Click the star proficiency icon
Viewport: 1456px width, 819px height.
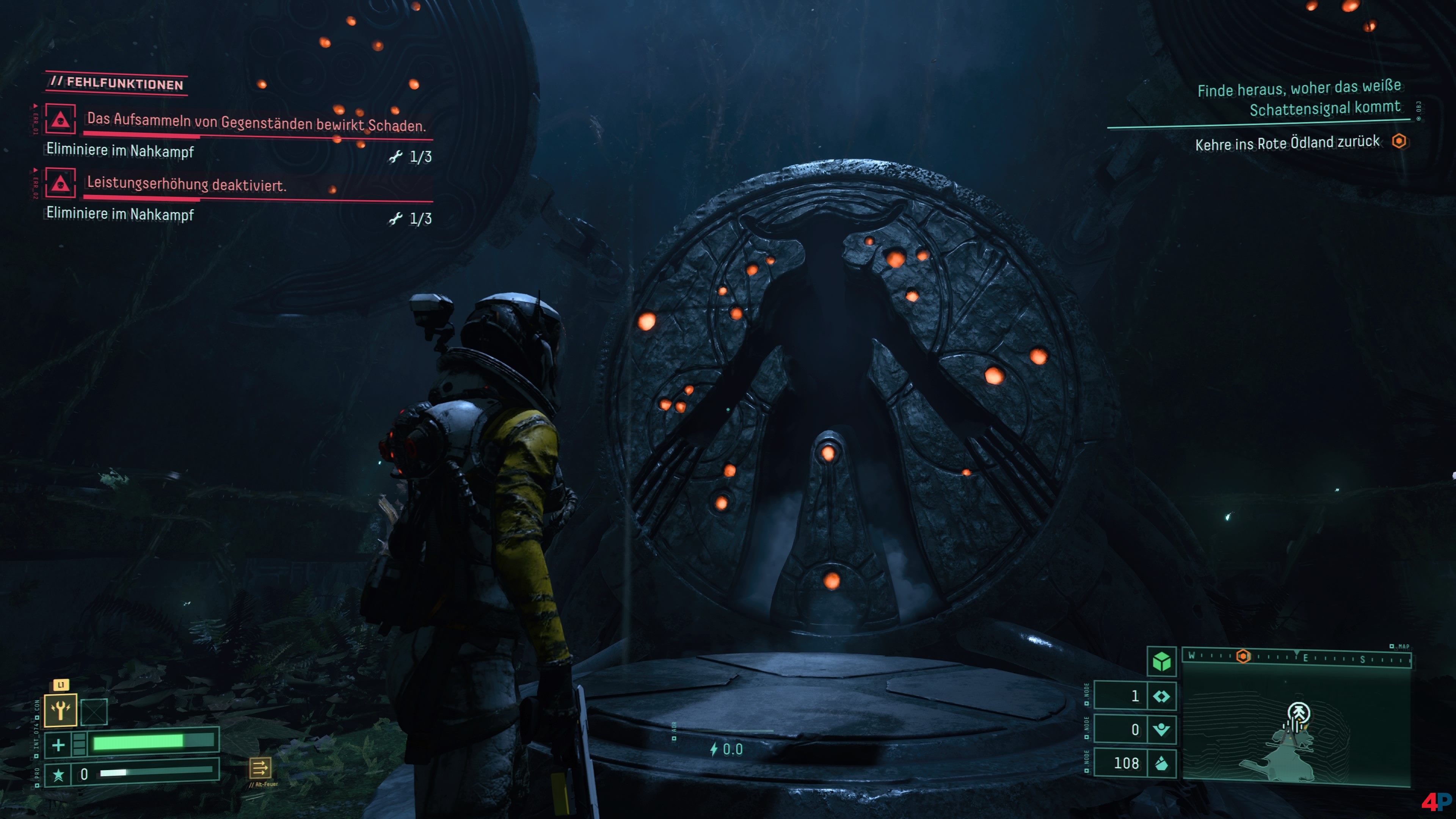(58, 774)
